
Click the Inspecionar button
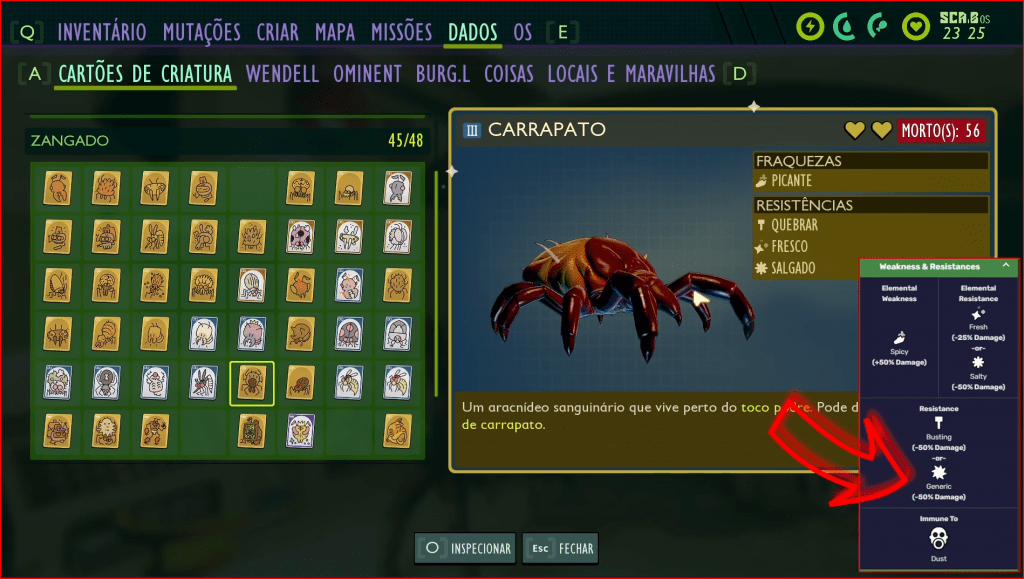click(x=467, y=548)
